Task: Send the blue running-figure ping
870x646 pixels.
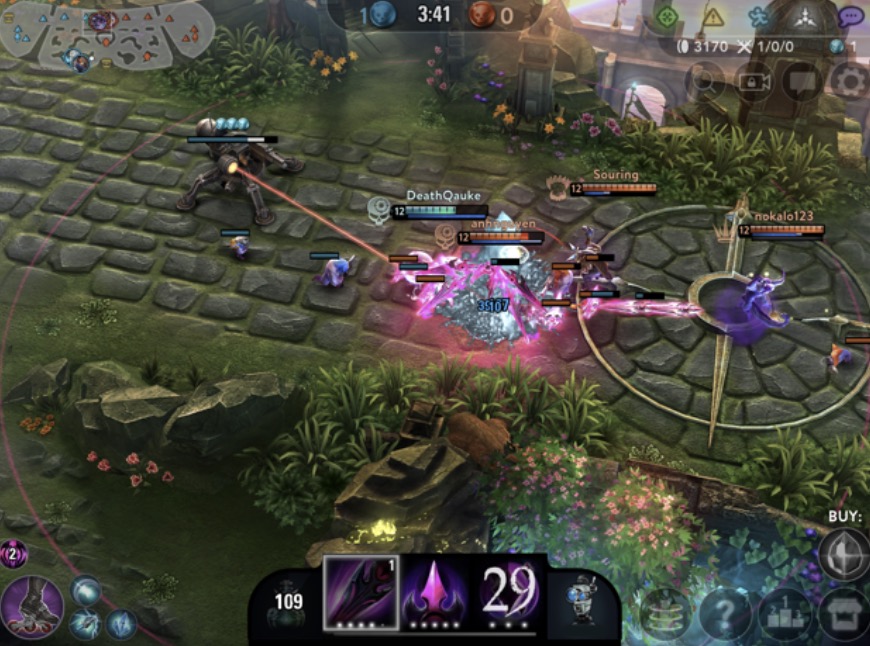Action: point(758,17)
